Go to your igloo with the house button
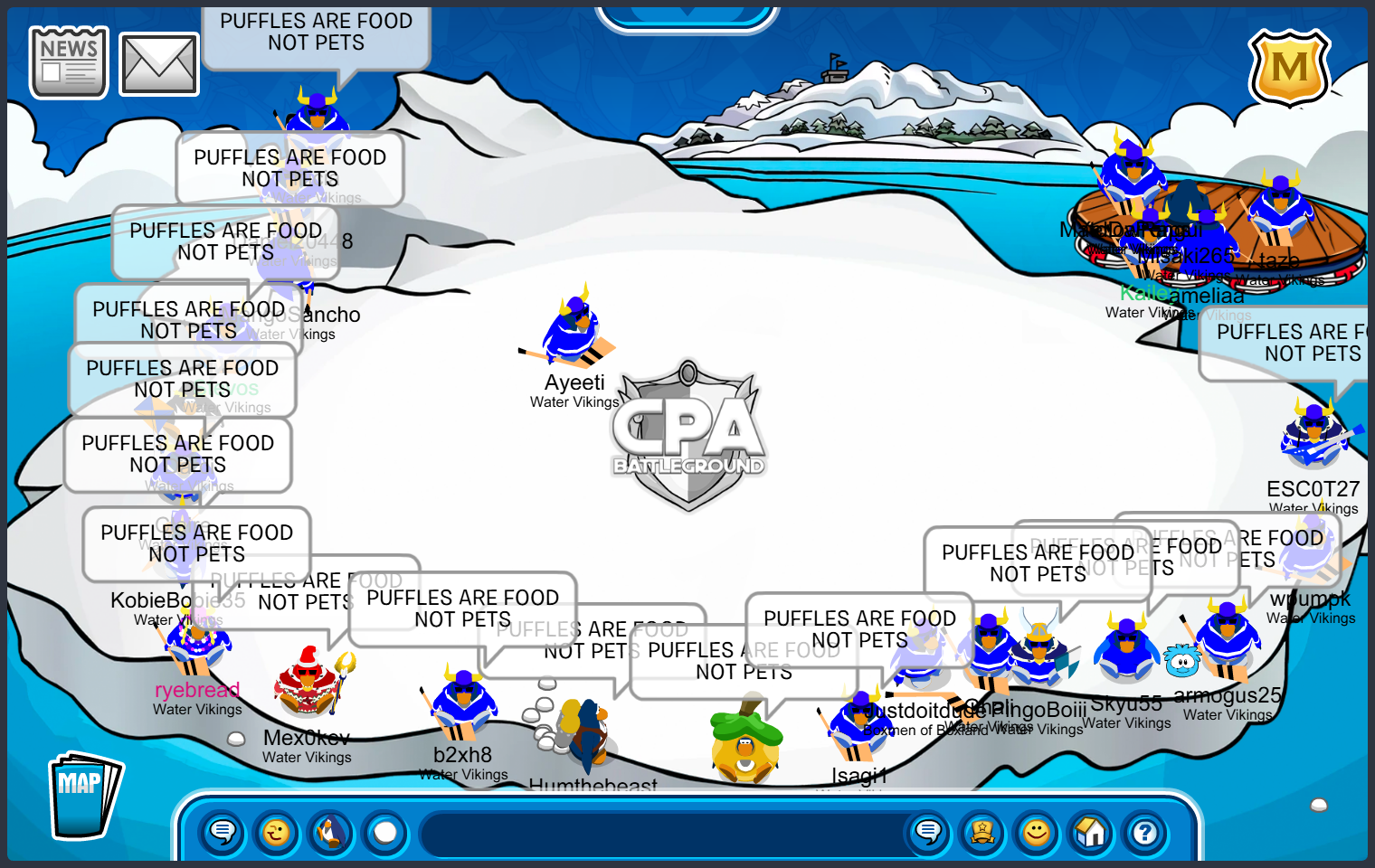 pos(1091,831)
